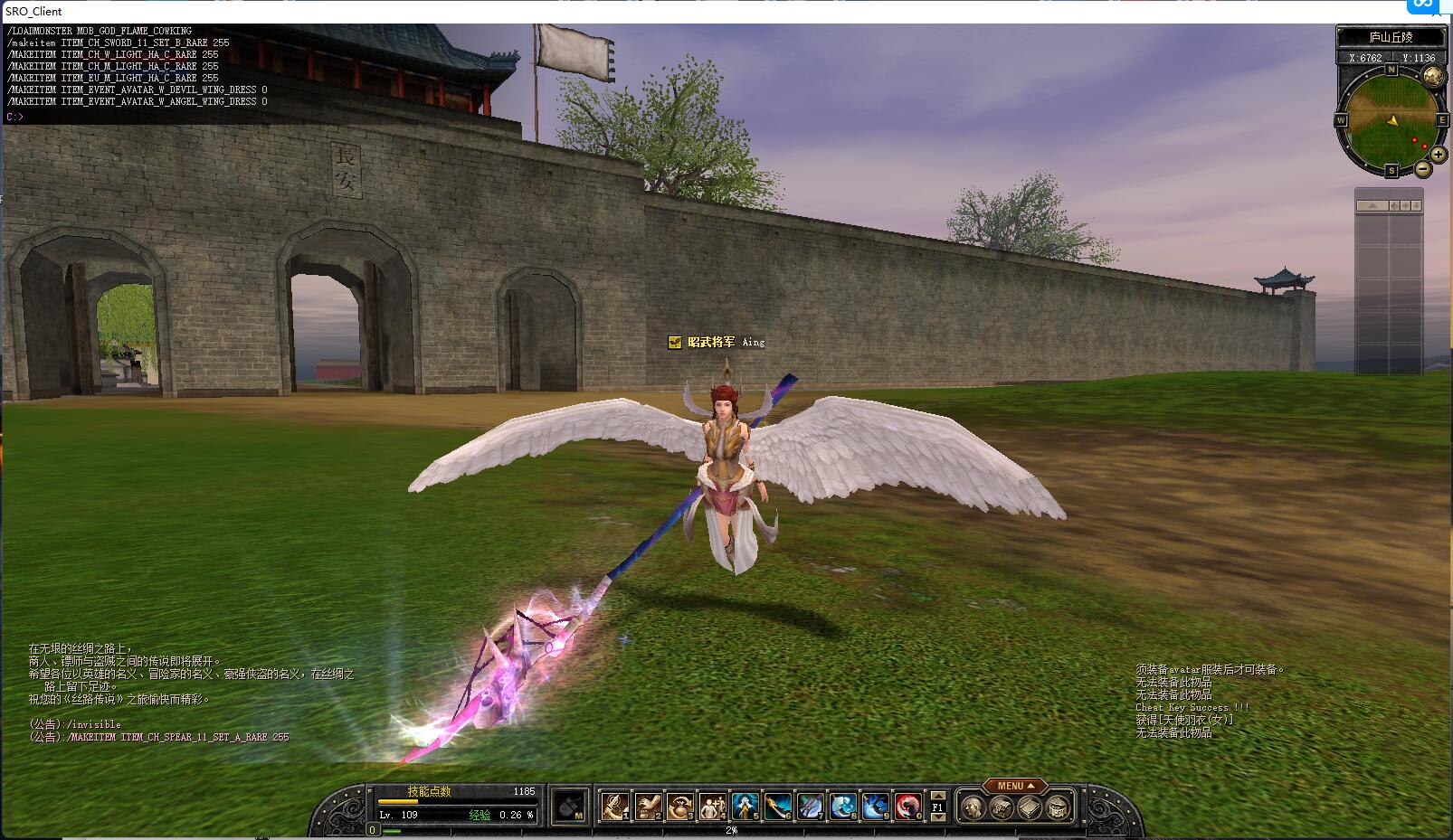Open the character head icon in menu bar
This screenshot has width=1453, height=840.
[972, 807]
